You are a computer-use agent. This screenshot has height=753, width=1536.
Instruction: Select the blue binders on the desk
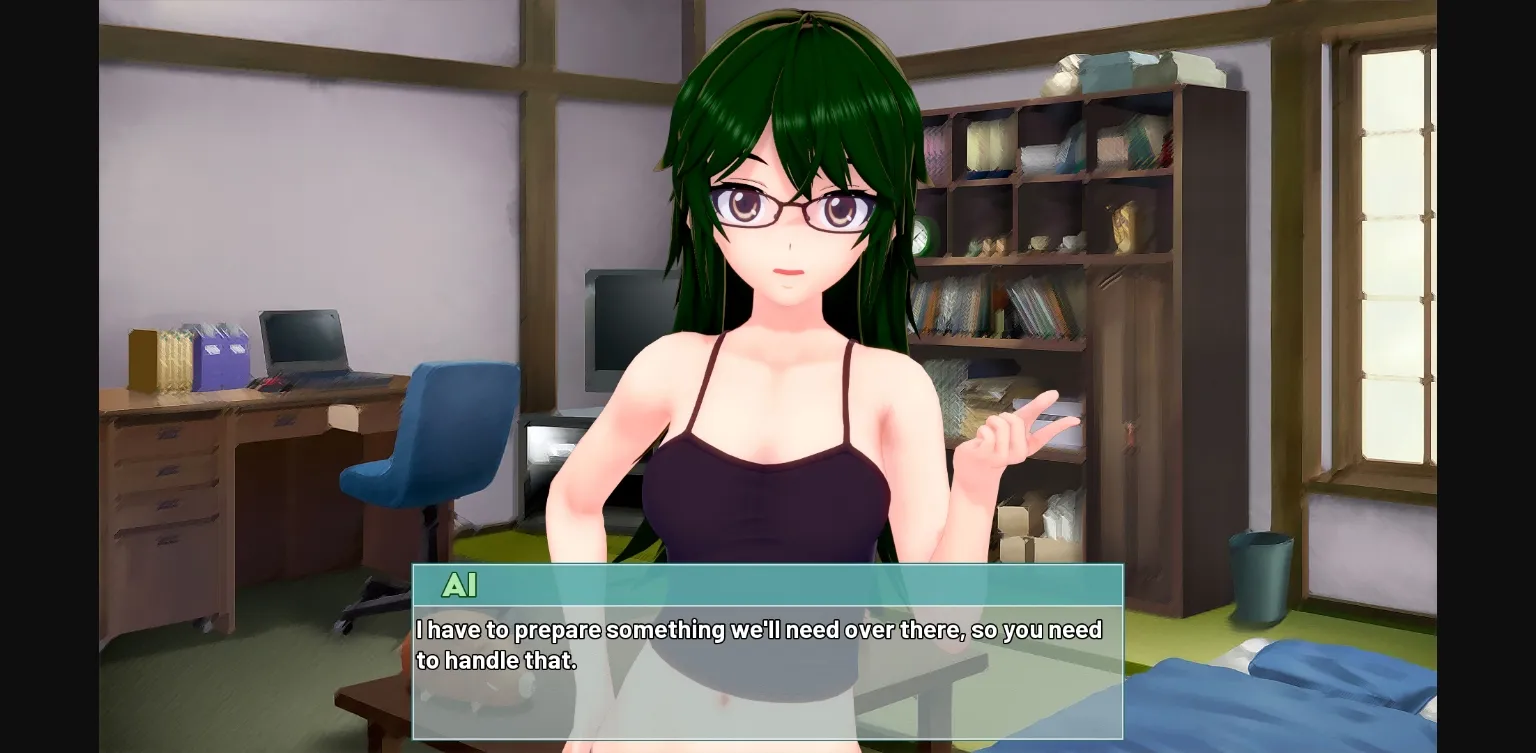pyautogui.click(x=222, y=355)
